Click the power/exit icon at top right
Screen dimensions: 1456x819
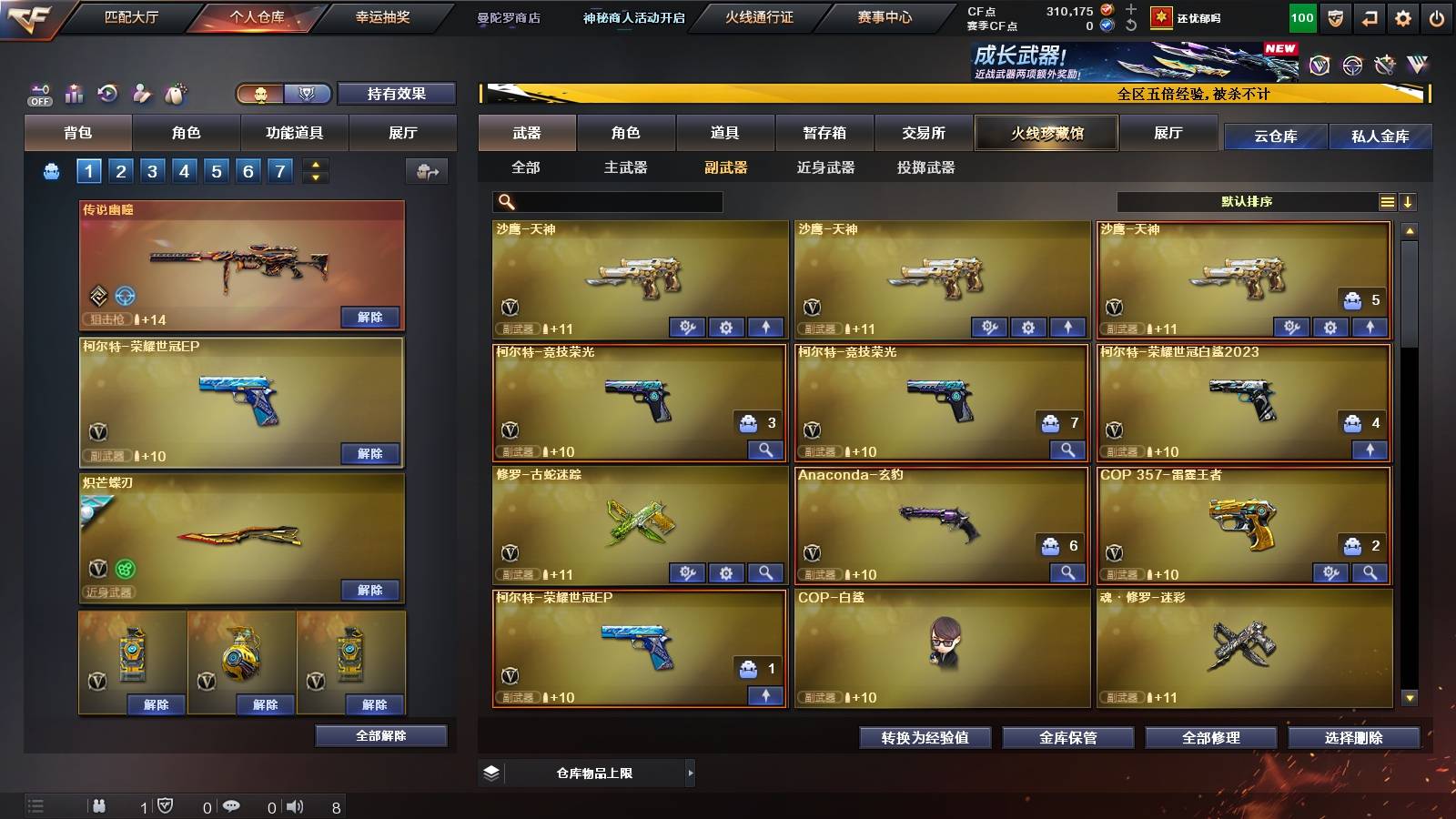(x=1434, y=18)
